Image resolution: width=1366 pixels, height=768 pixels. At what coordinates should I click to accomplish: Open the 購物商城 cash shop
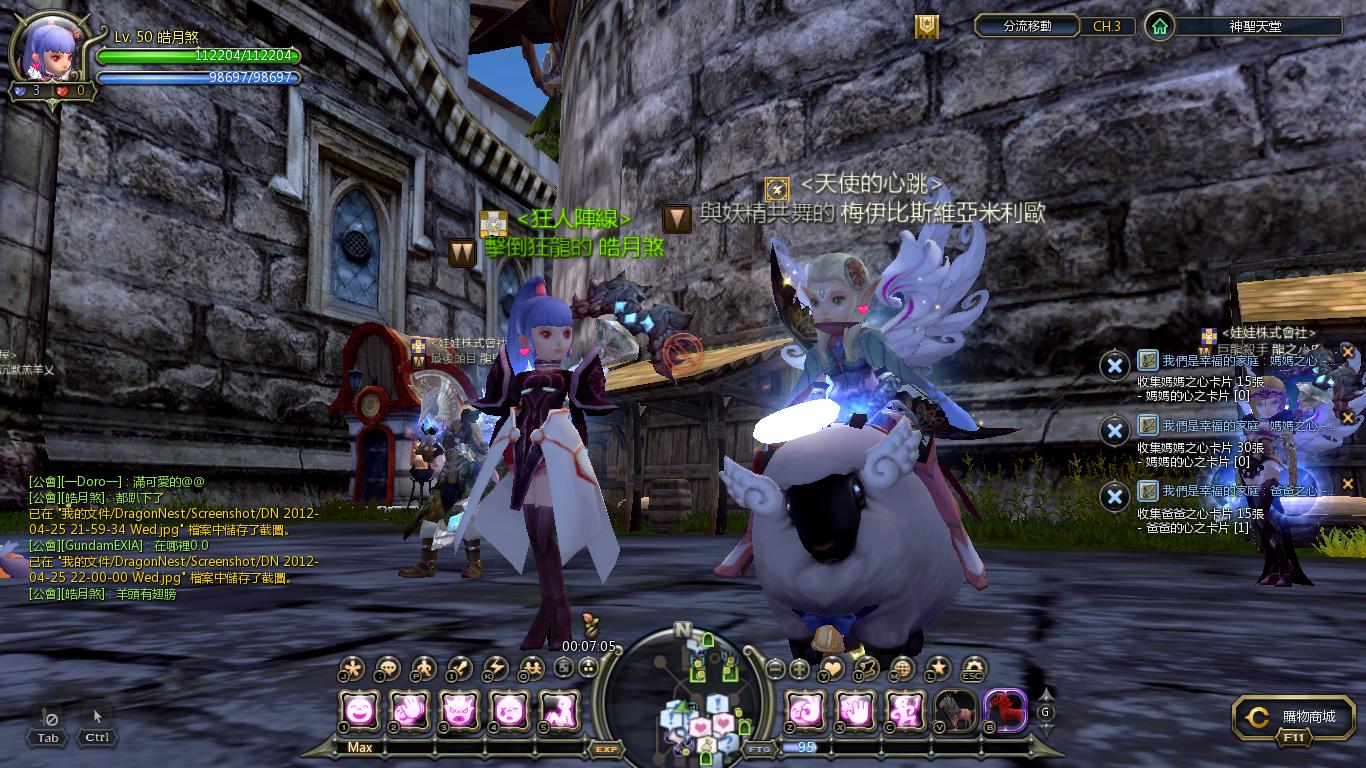pos(1294,717)
